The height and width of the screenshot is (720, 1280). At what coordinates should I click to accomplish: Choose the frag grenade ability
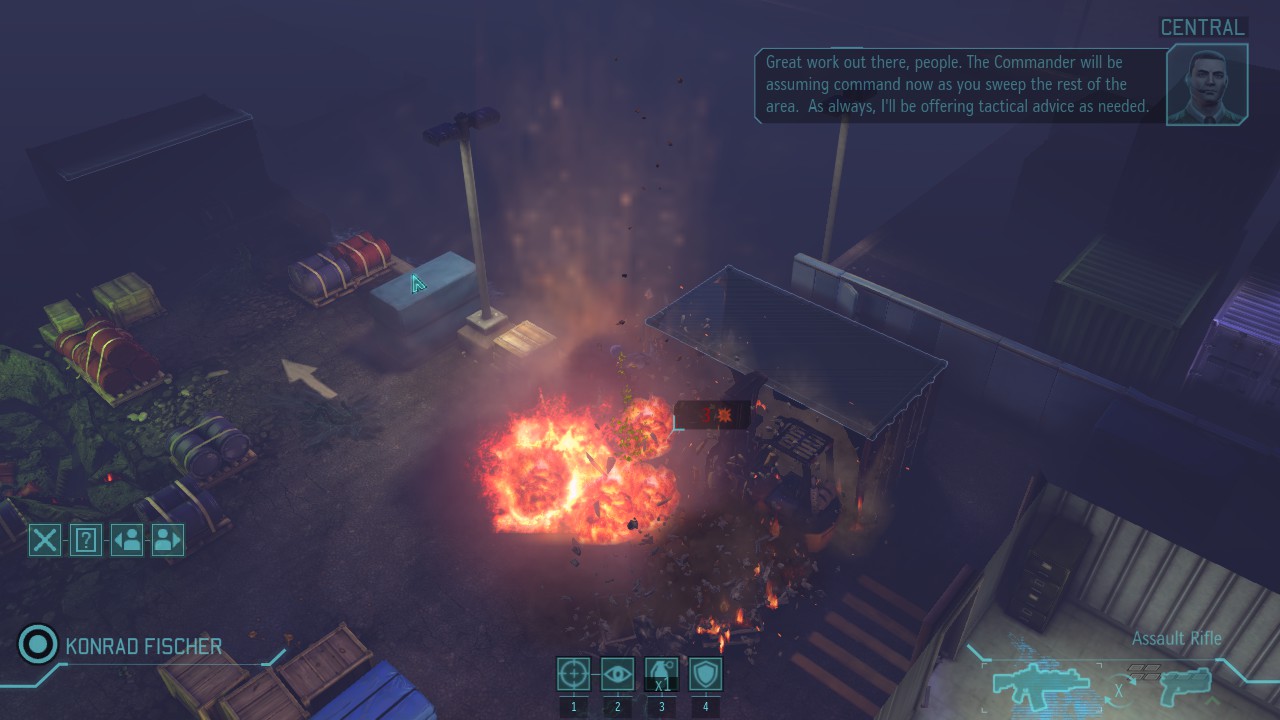click(661, 674)
